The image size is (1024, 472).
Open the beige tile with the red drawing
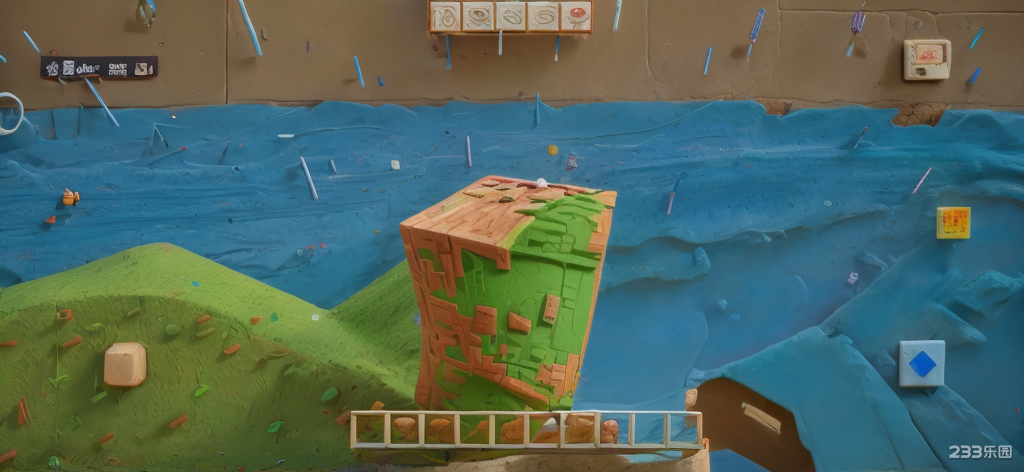click(926, 59)
